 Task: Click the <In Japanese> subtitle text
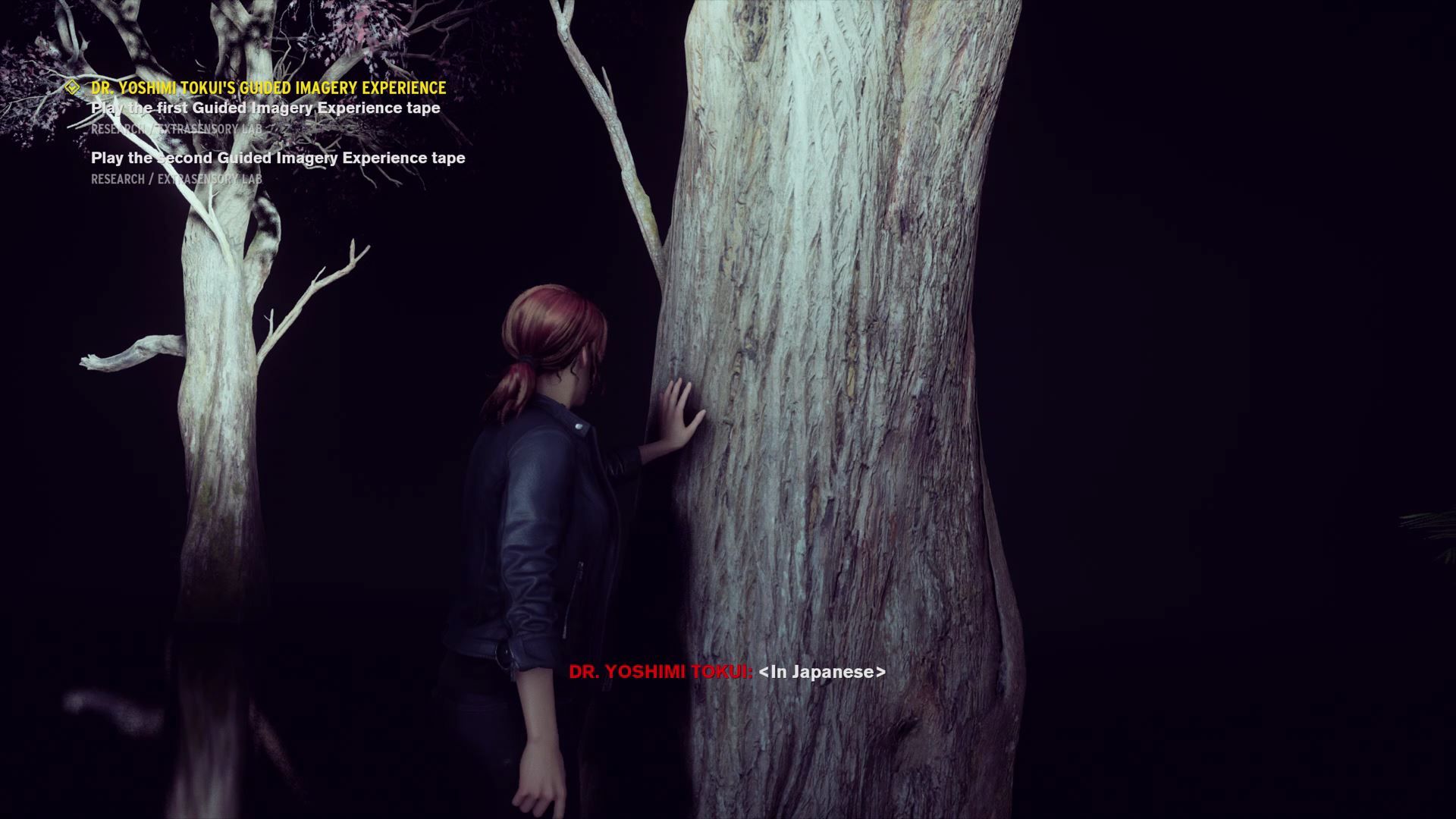[x=824, y=671]
